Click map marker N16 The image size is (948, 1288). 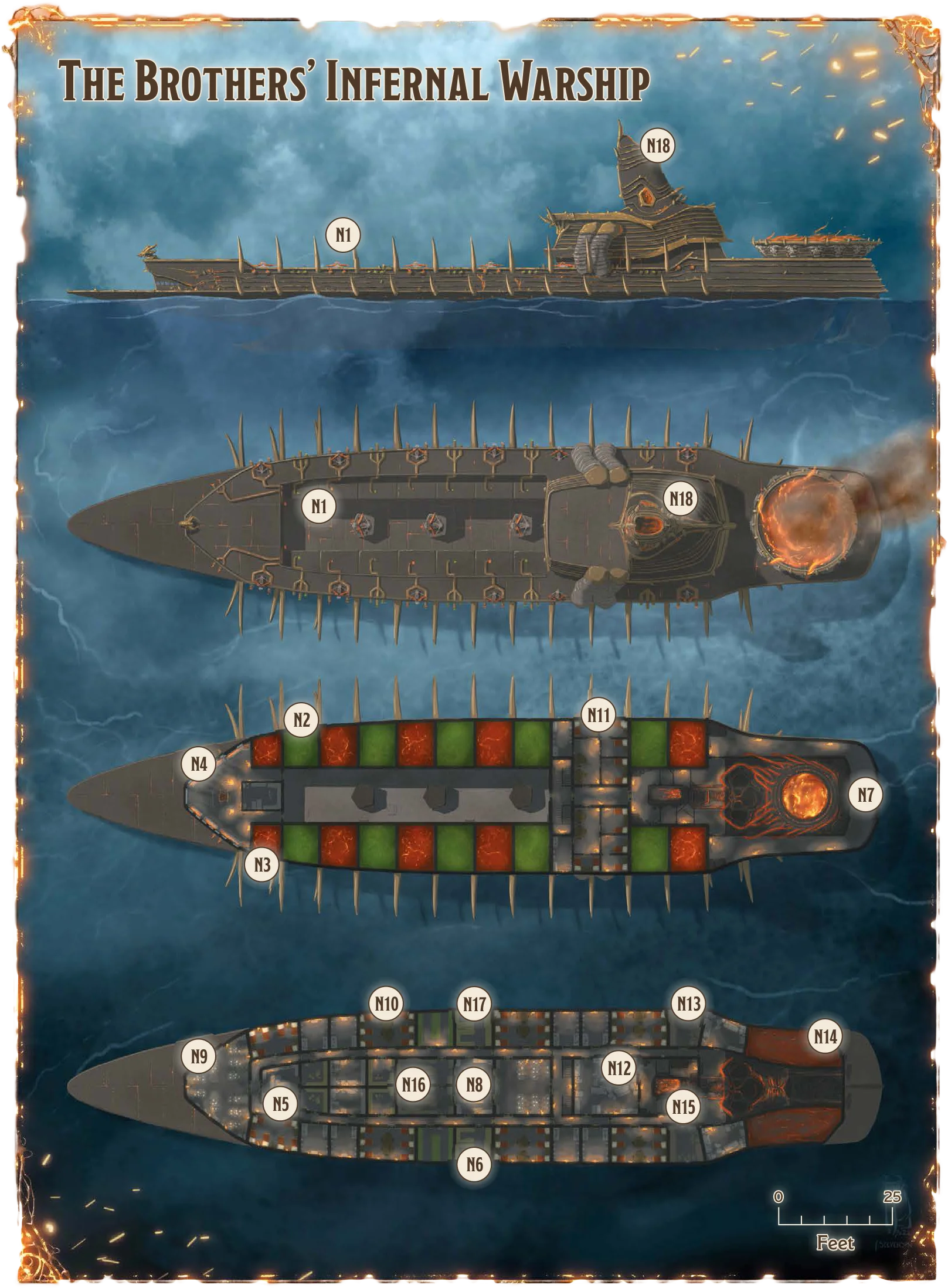[x=413, y=1084]
